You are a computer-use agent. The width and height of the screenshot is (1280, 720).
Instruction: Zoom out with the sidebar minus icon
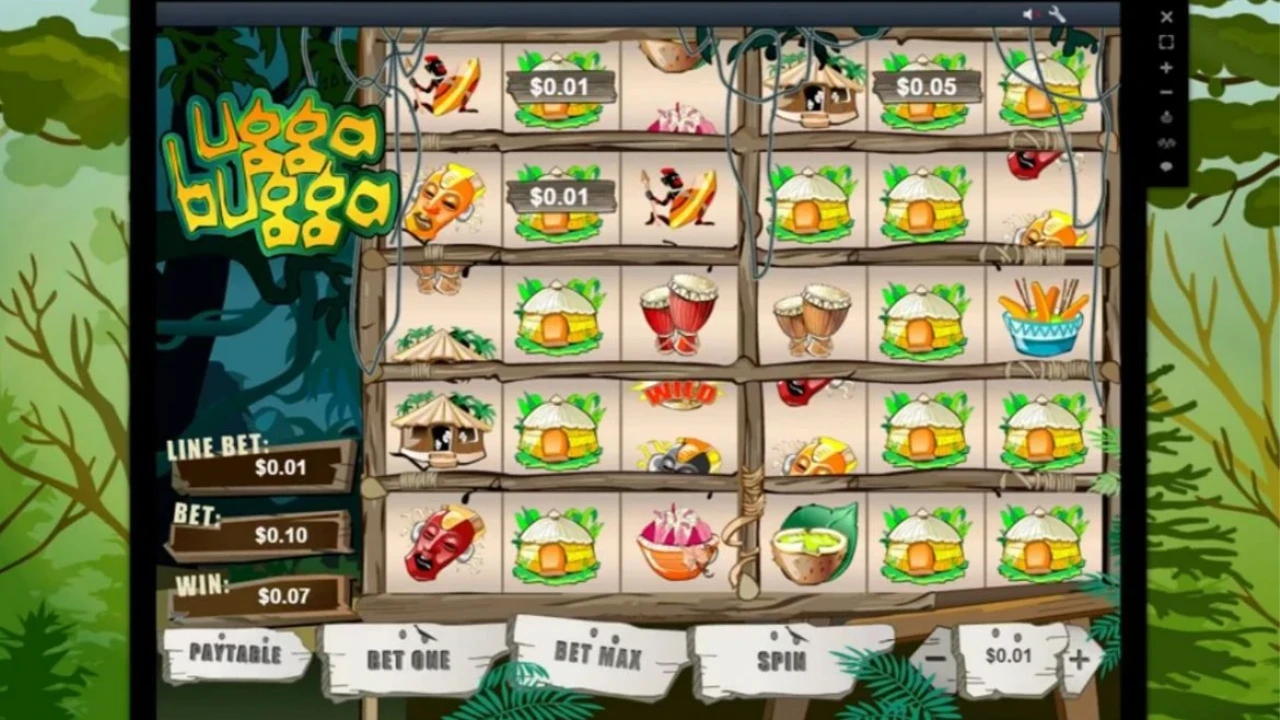tap(1167, 91)
